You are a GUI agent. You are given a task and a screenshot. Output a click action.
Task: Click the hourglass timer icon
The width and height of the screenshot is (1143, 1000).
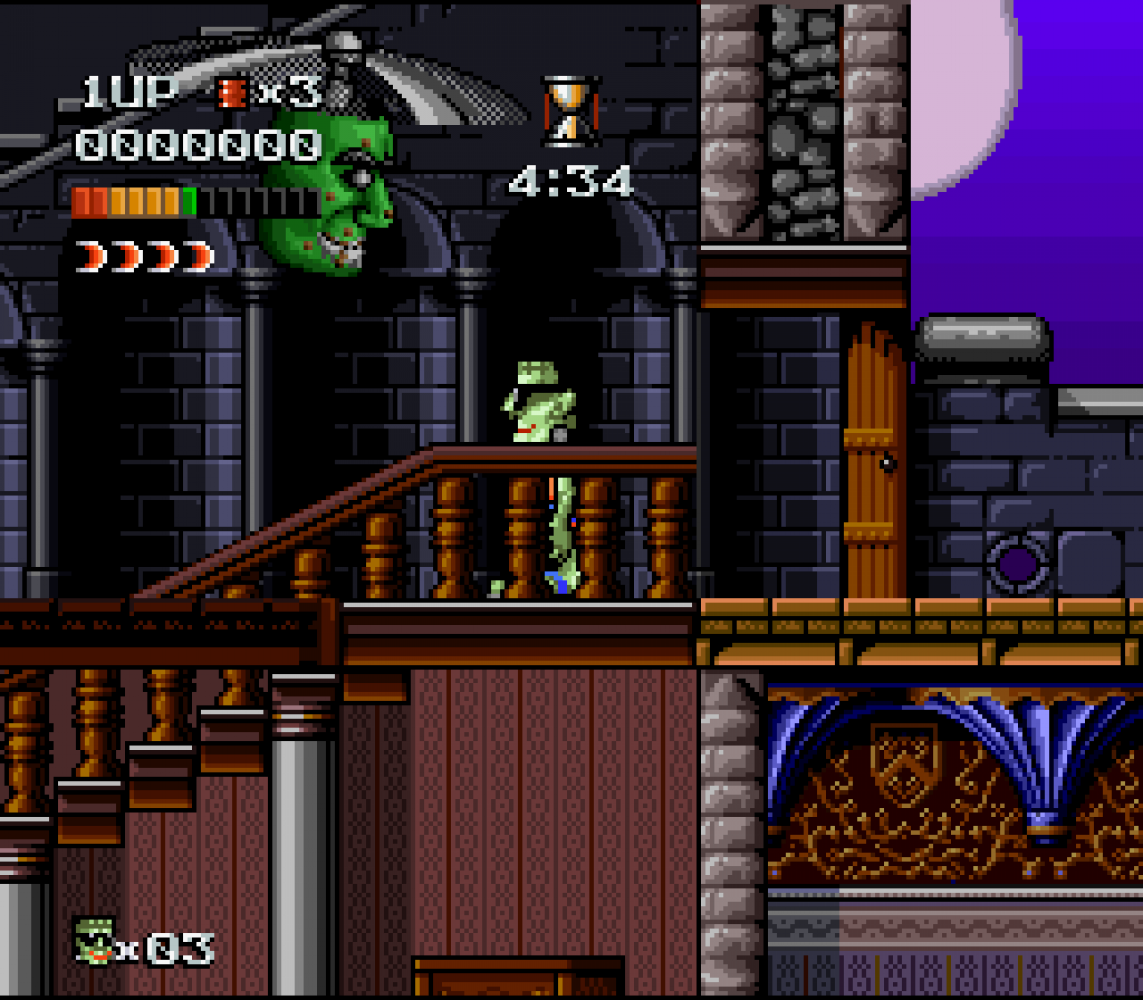[570, 110]
